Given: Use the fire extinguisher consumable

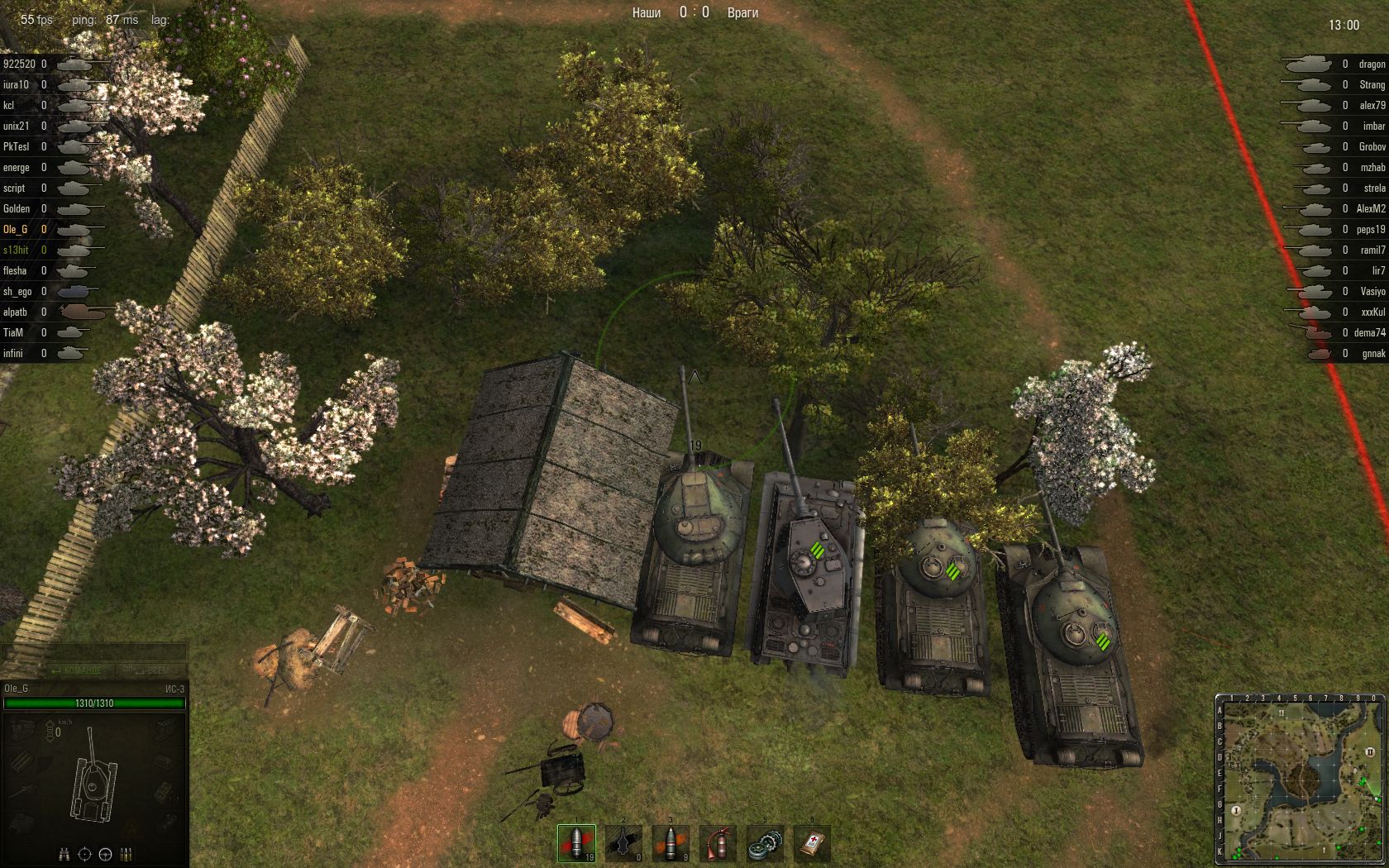Looking at the screenshot, I should (717, 843).
